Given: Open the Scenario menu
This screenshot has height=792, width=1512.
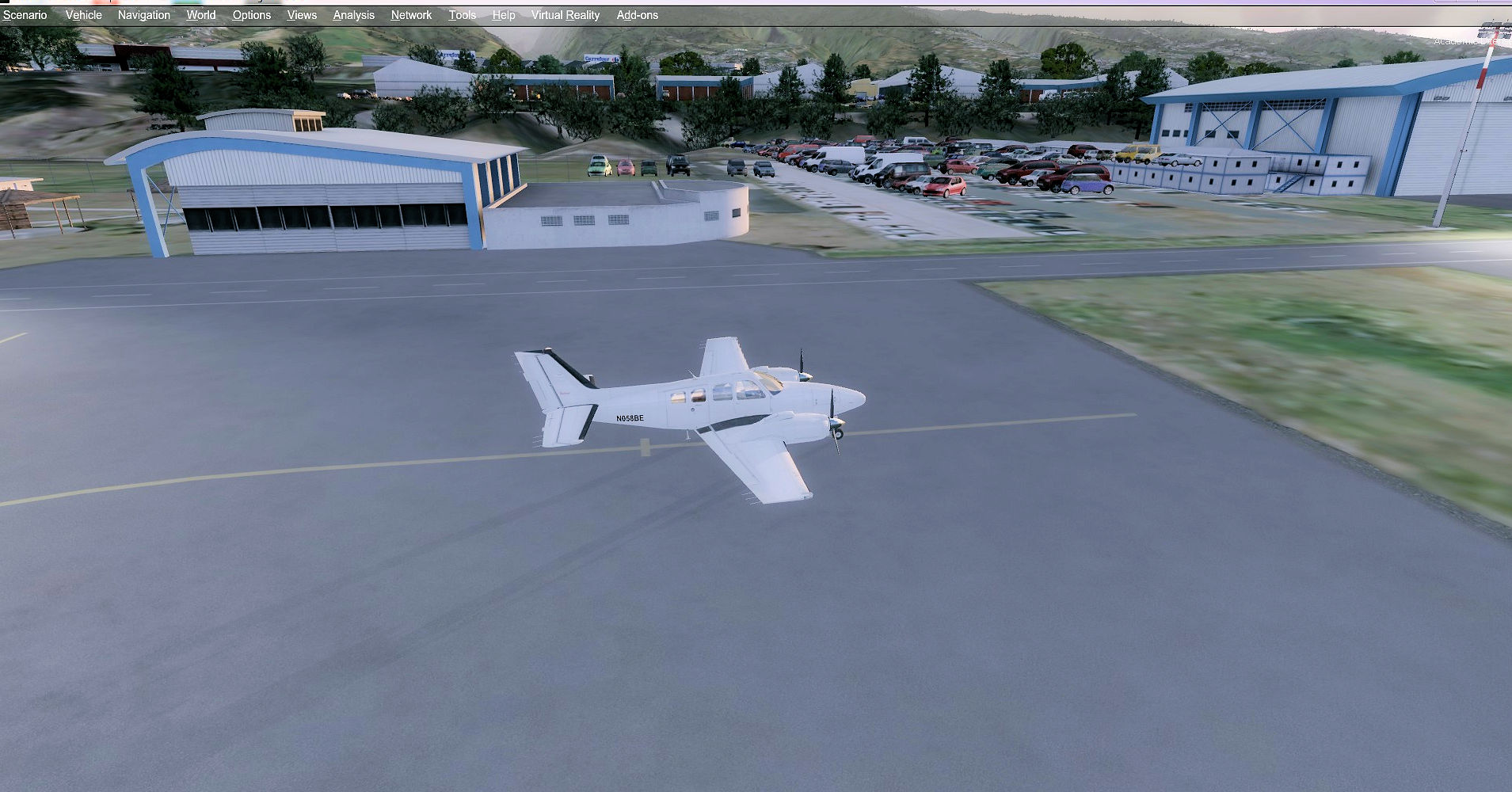Looking at the screenshot, I should point(25,15).
